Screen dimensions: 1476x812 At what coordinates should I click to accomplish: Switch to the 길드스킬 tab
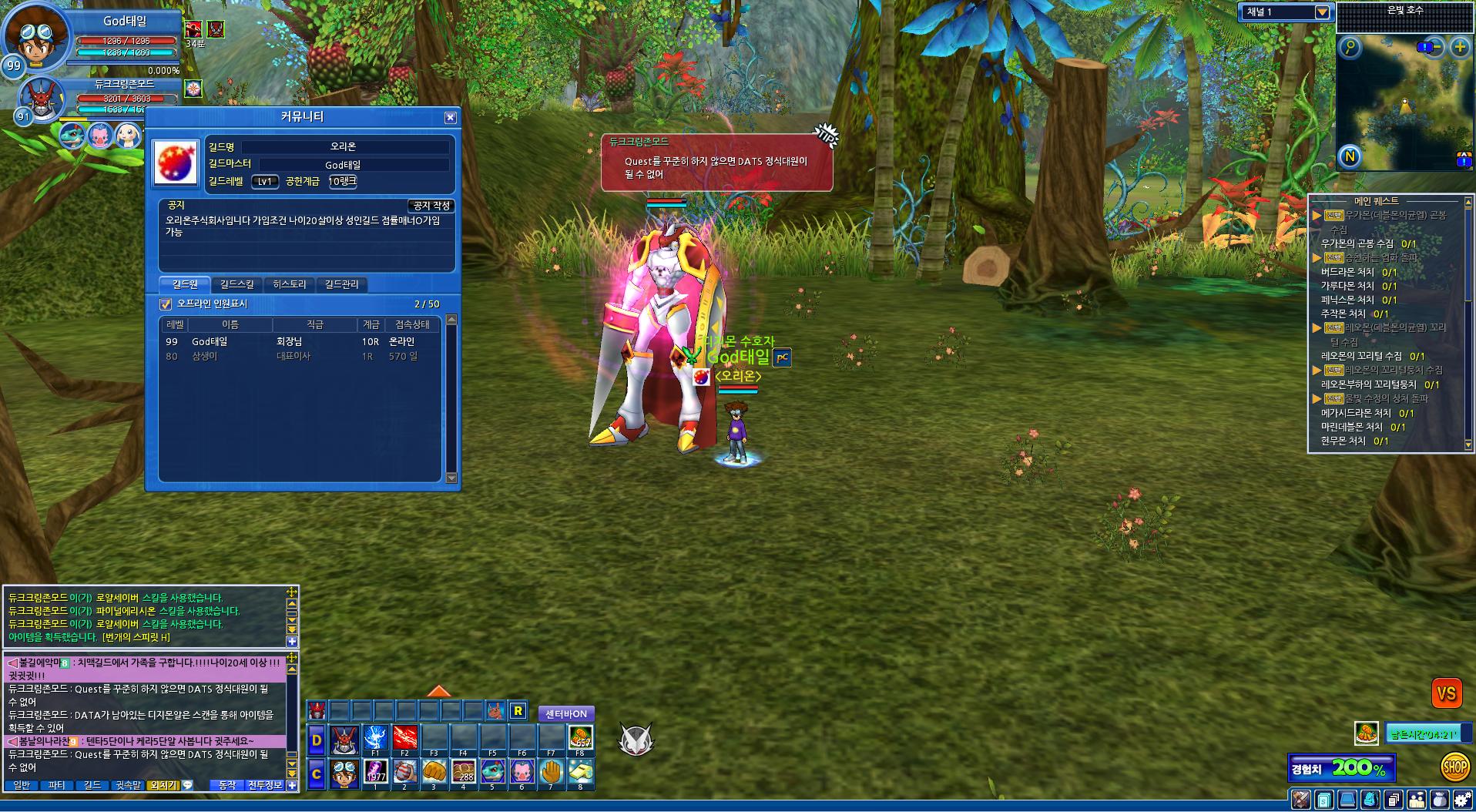[x=236, y=285]
